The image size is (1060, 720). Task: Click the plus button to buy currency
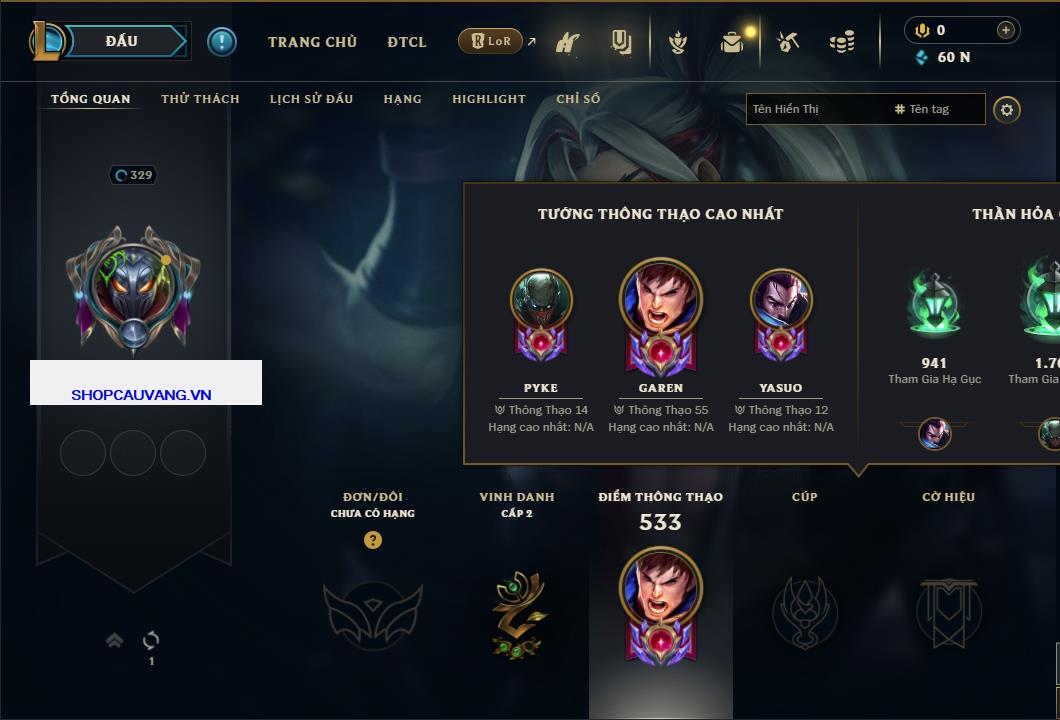(x=1005, y=30)
